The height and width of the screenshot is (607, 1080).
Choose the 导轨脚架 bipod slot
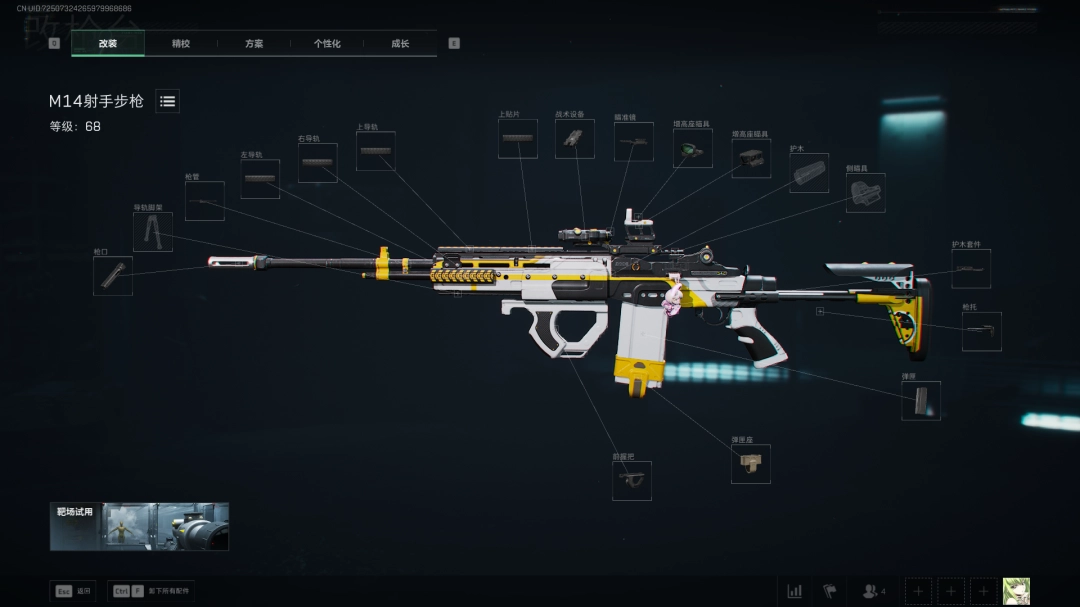pyautogui.click(x=153, y=232)
